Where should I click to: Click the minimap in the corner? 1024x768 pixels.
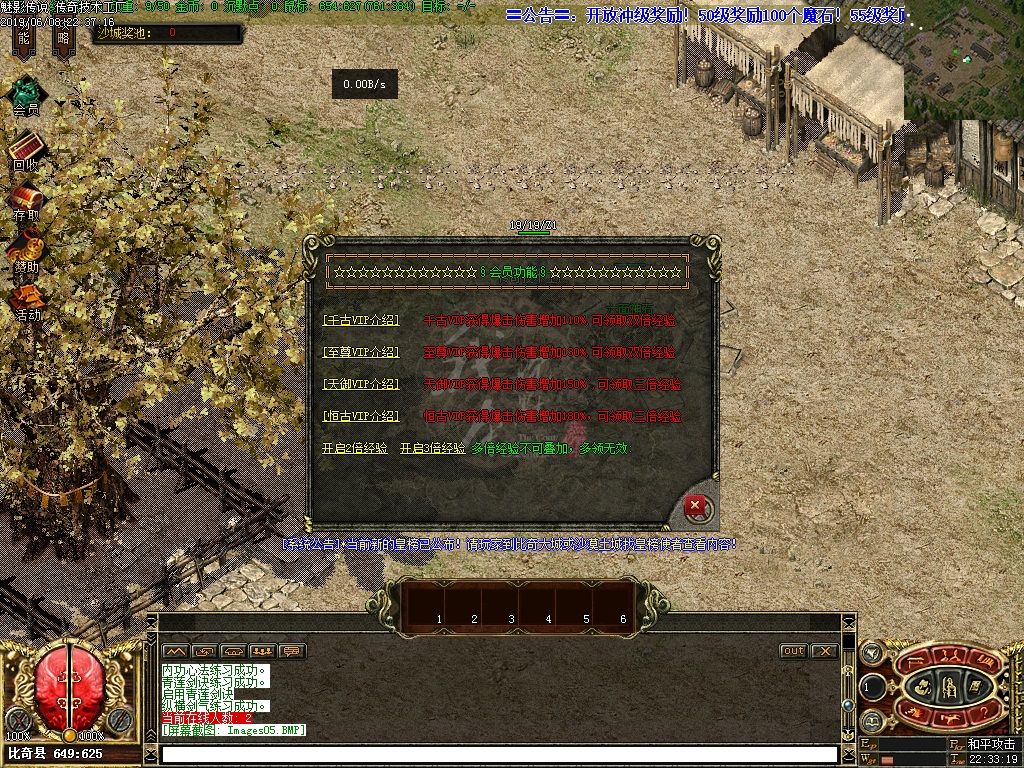[963, 60]
